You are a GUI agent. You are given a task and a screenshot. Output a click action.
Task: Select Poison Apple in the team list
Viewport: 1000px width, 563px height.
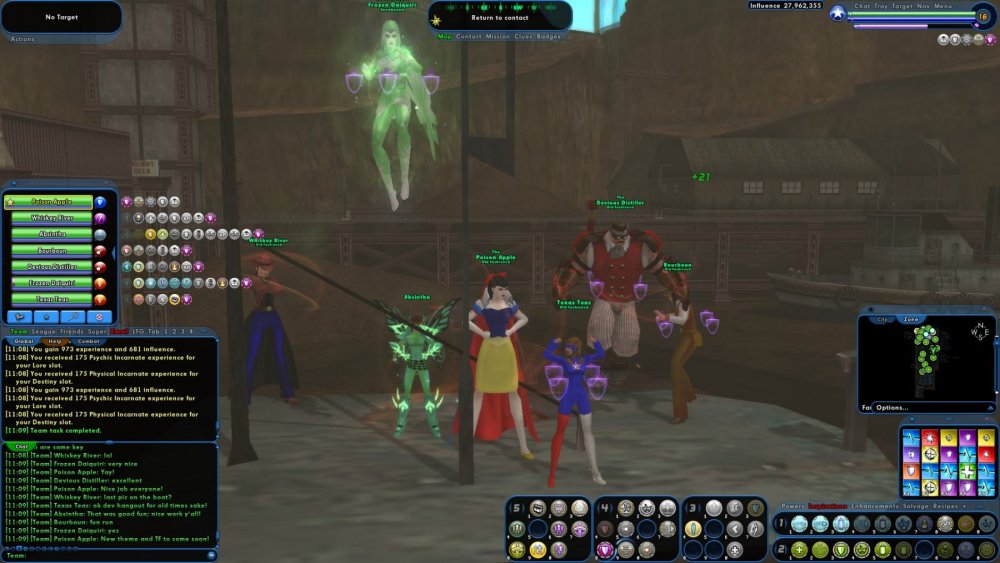pyautogui.click(x=52, y=202)
